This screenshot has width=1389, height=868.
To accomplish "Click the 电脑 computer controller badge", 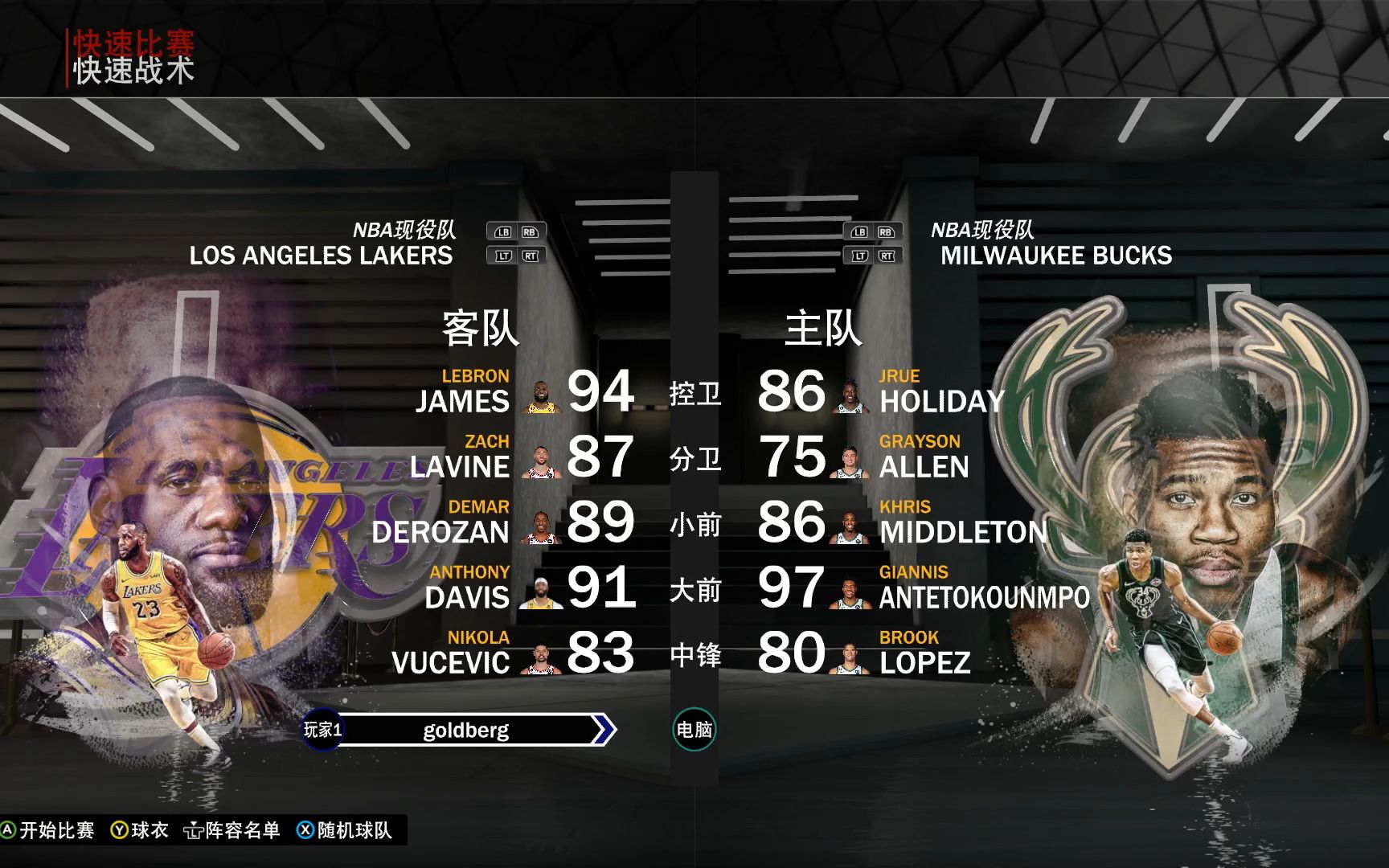I will point(694,730).
